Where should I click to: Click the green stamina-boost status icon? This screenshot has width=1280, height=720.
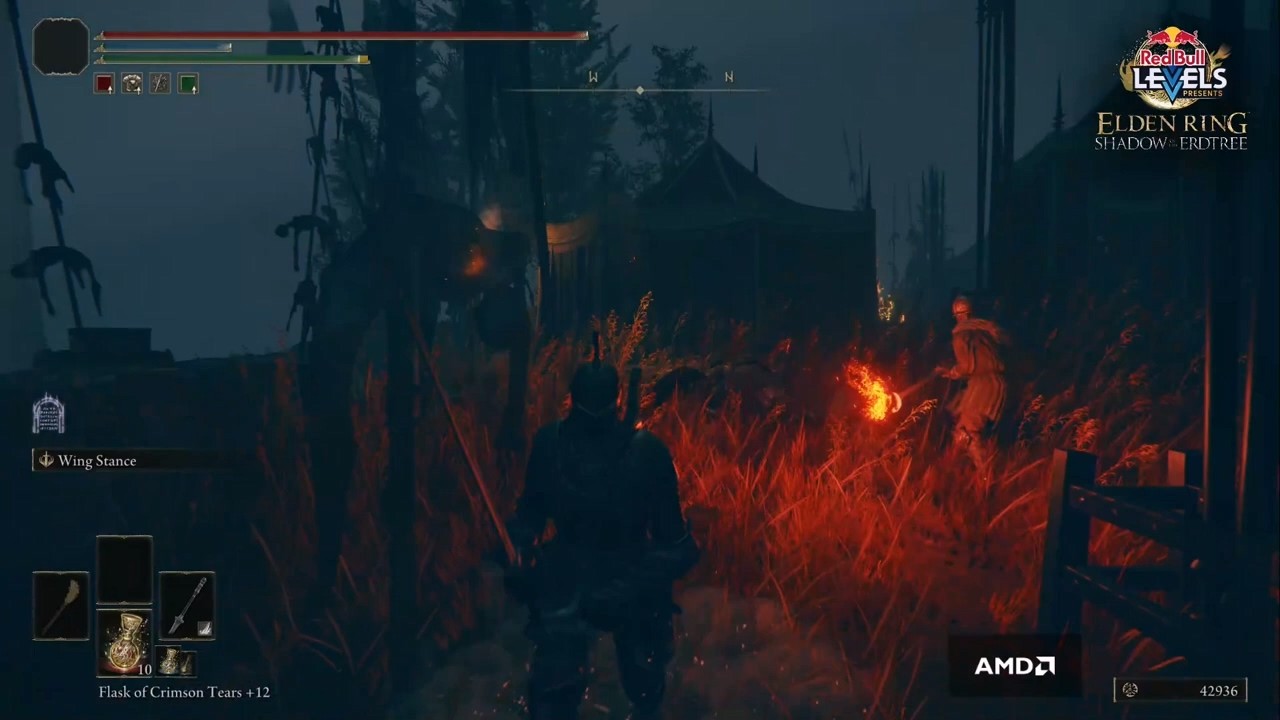coord(188,84)
